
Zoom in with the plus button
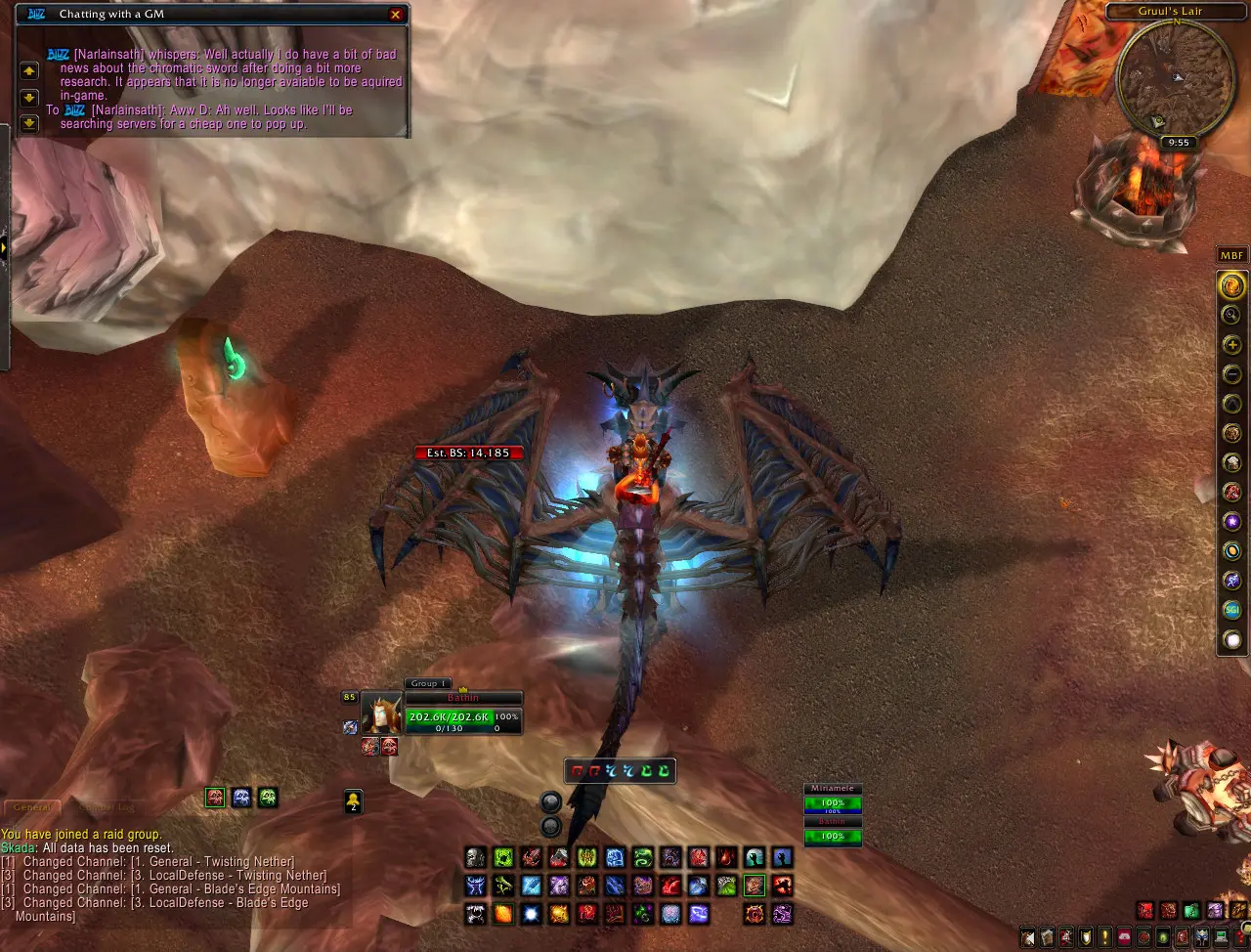point(1231,344)
